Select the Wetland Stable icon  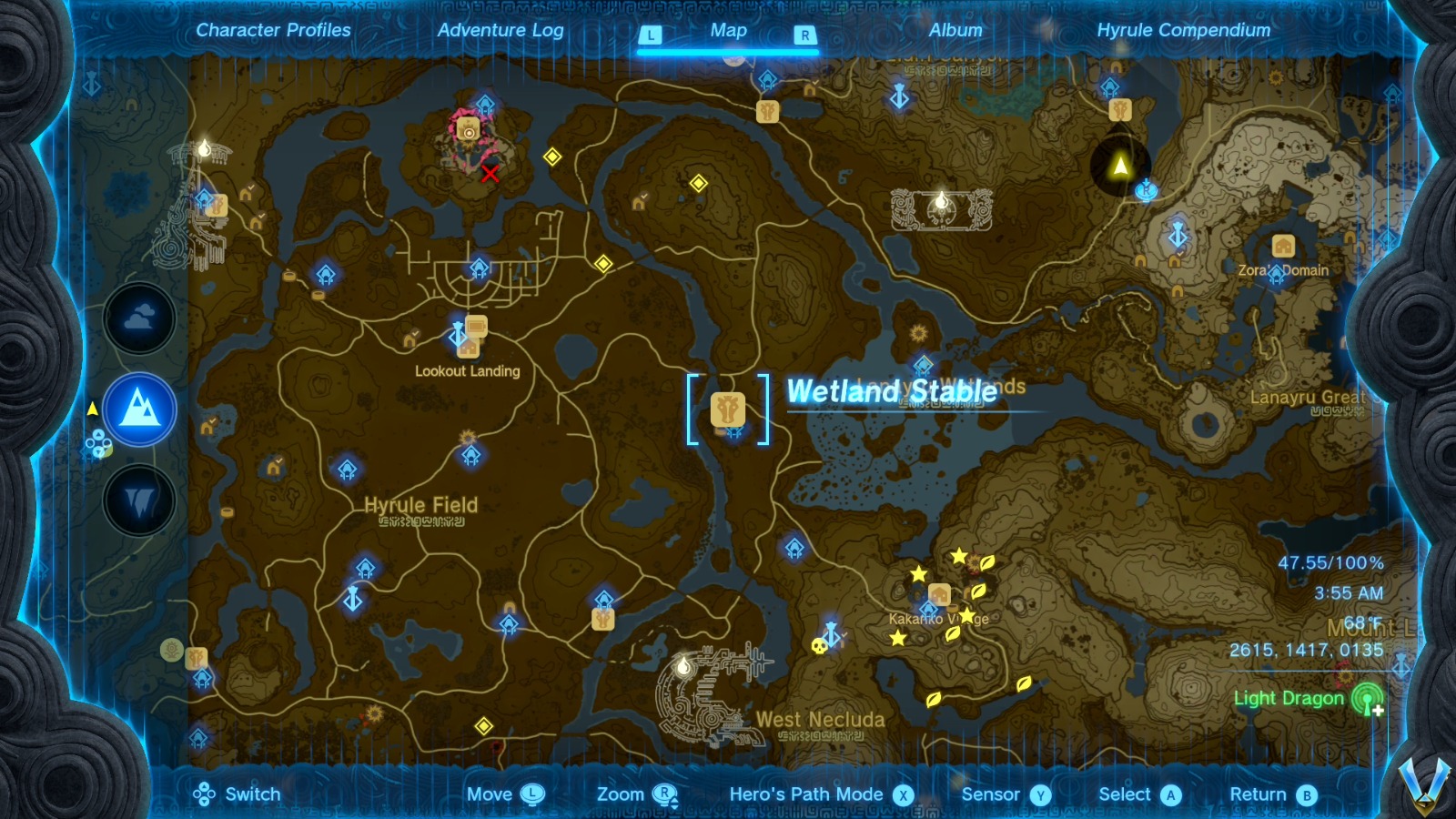[726, 409]
